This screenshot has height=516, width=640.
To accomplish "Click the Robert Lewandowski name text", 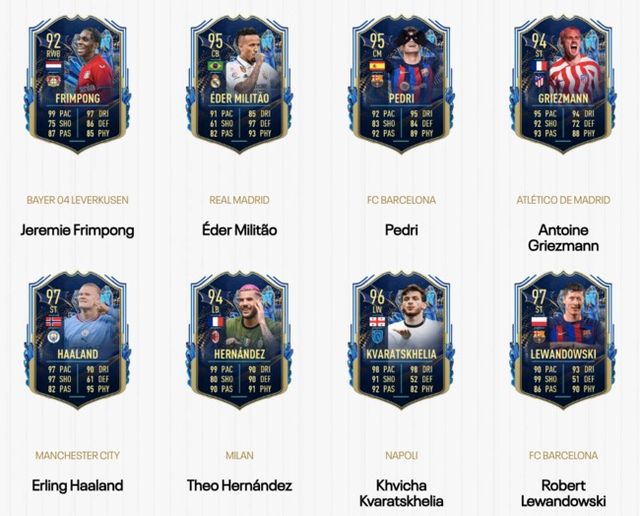I will (x=560, y=493).
